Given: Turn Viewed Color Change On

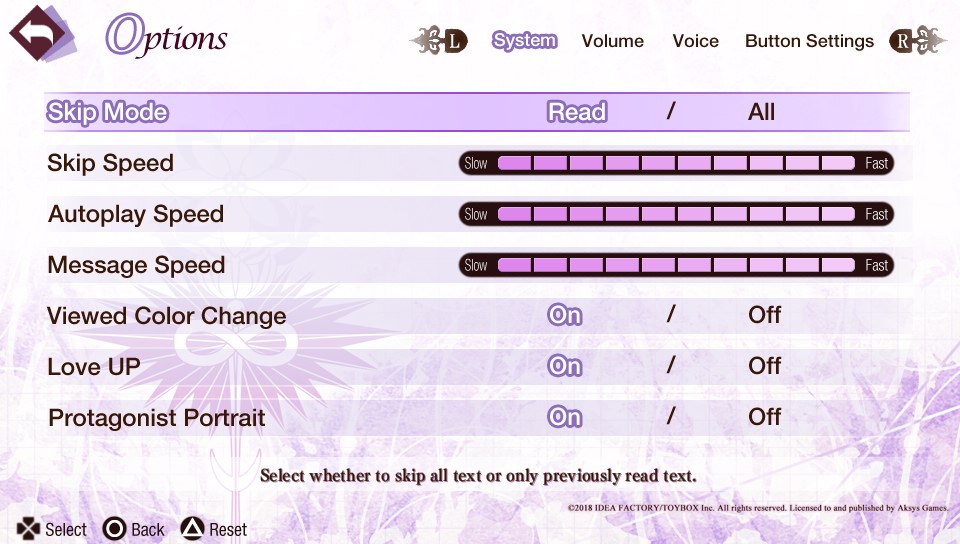Looking at the screenshot, I should pos(565,316).
